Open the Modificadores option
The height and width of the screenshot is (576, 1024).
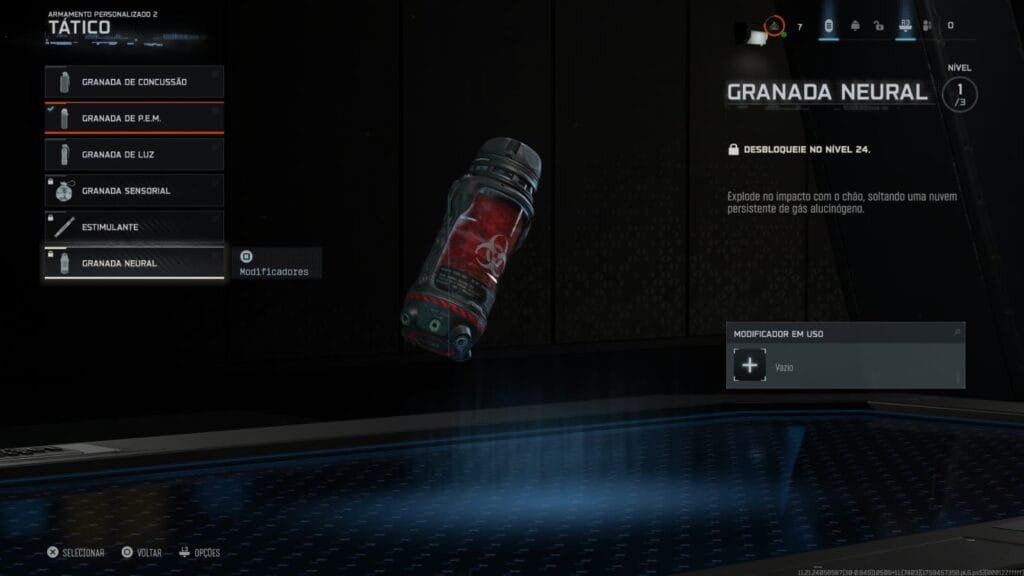point(273,264)
